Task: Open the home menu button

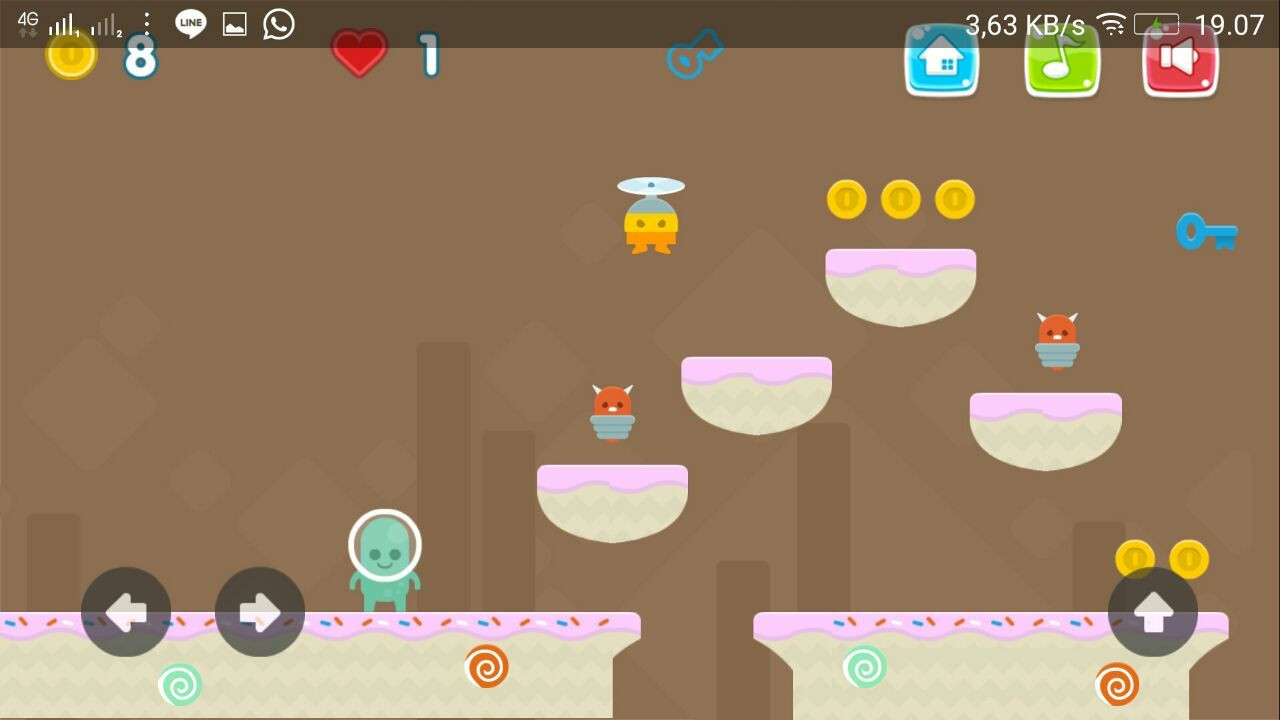Action: click(941, 62)
